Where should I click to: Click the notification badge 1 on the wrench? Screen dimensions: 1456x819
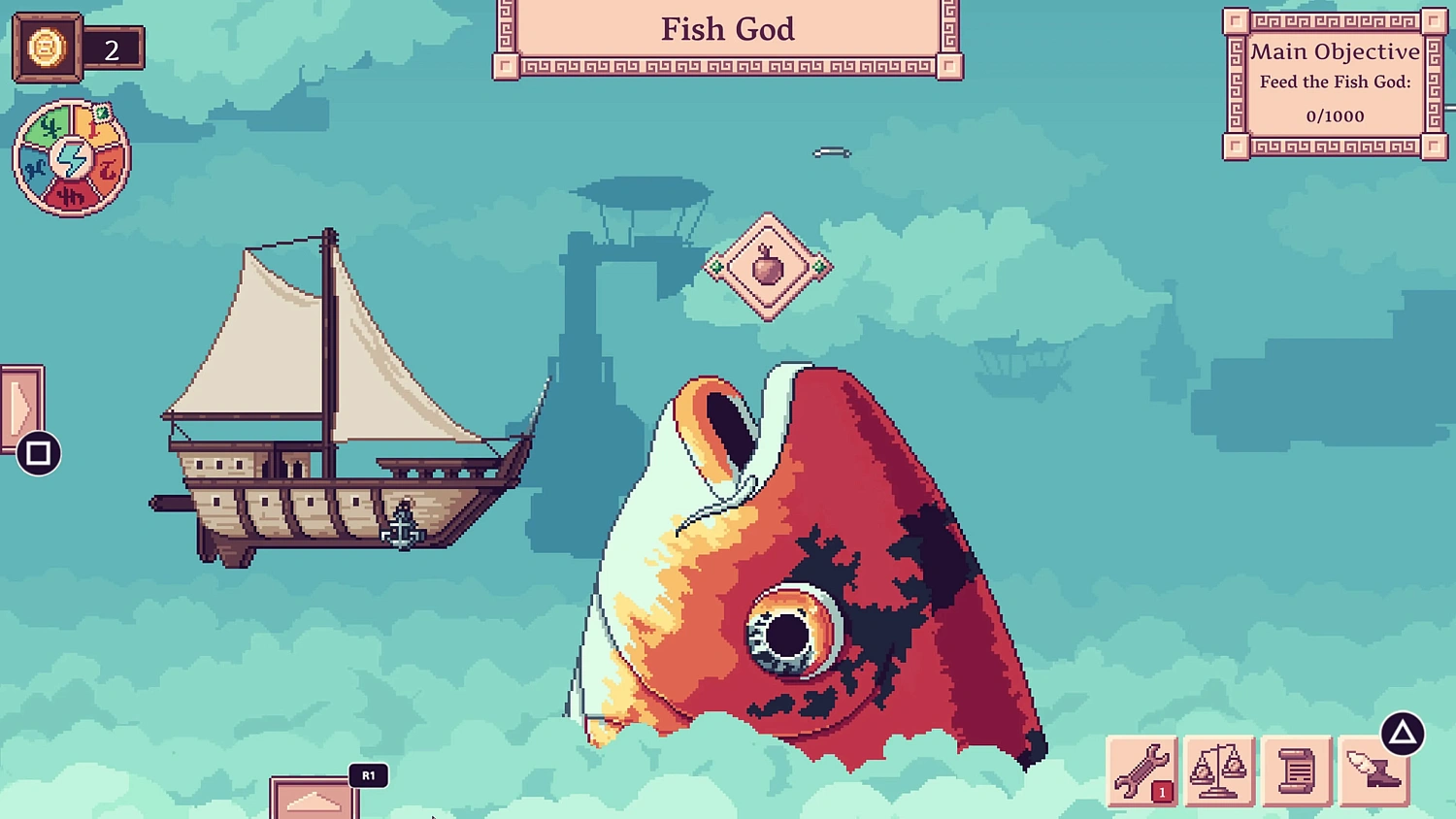[x=1161, y=792]
